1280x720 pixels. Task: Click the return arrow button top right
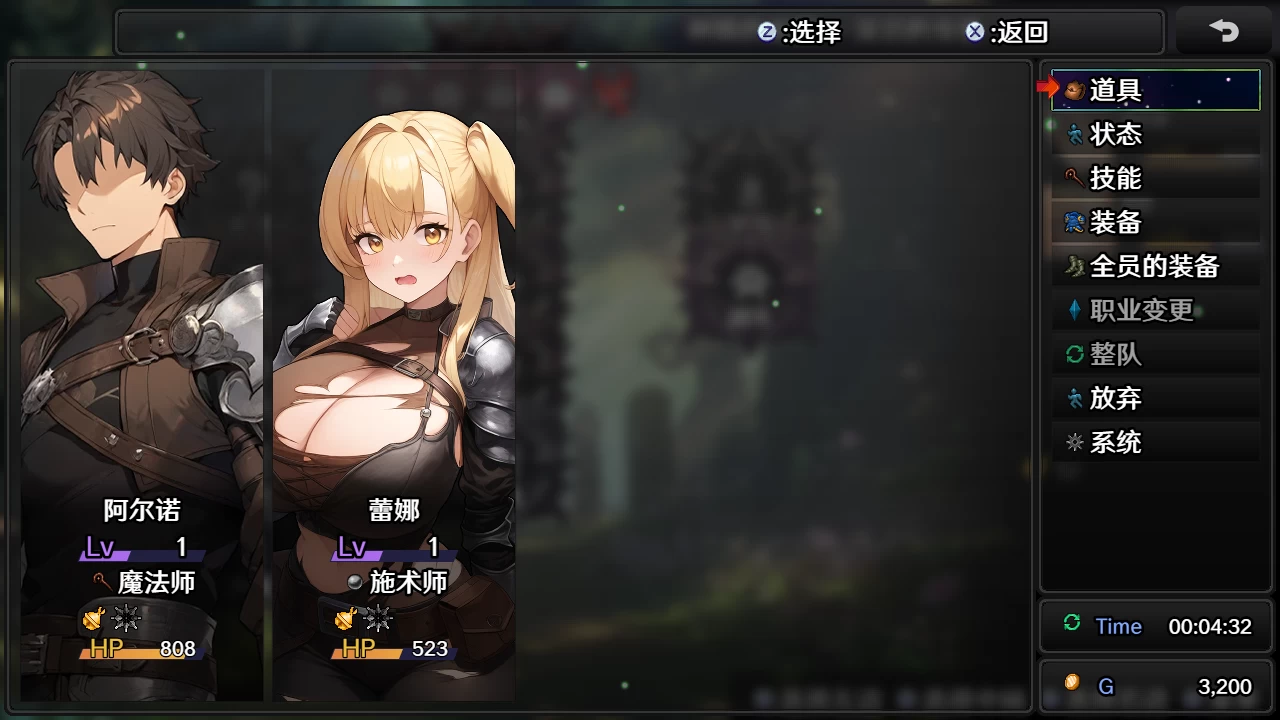[x=1226, y=31]
